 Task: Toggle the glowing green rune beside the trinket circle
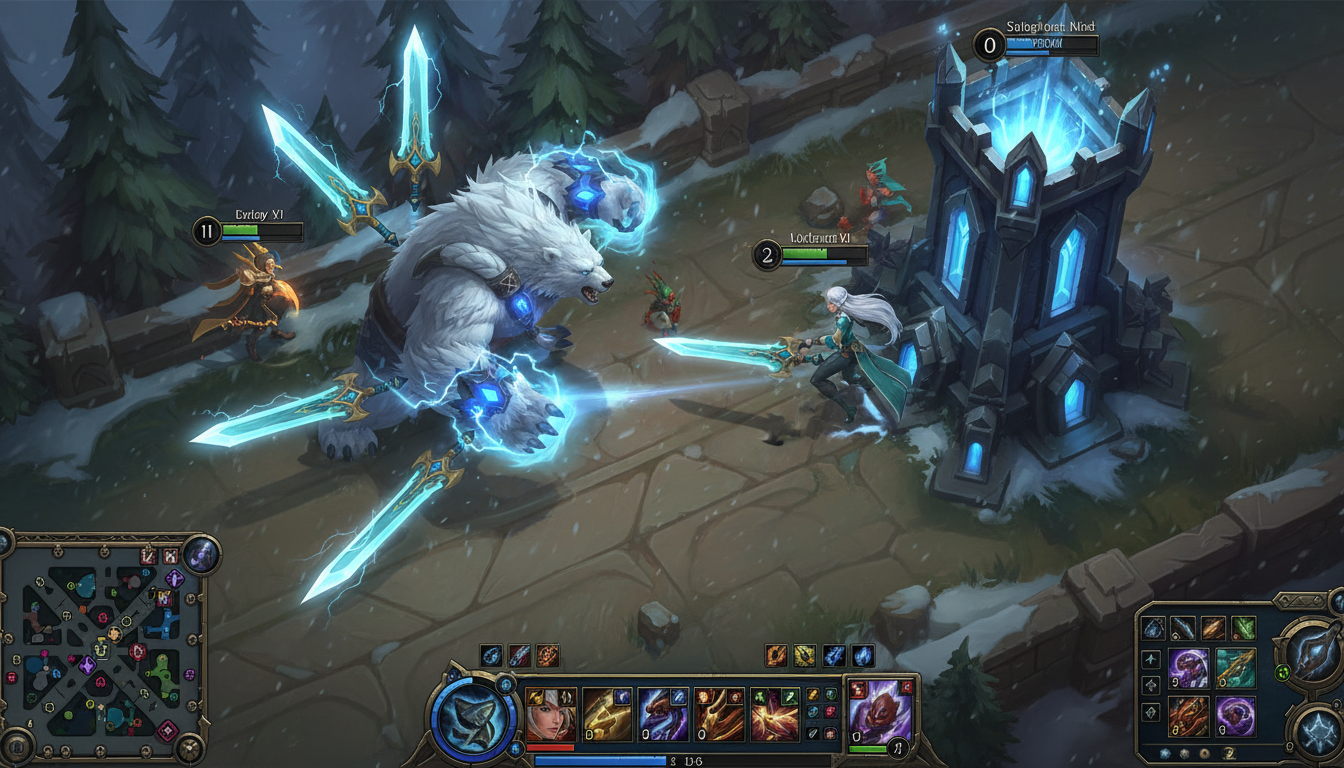pos(1283,672)
